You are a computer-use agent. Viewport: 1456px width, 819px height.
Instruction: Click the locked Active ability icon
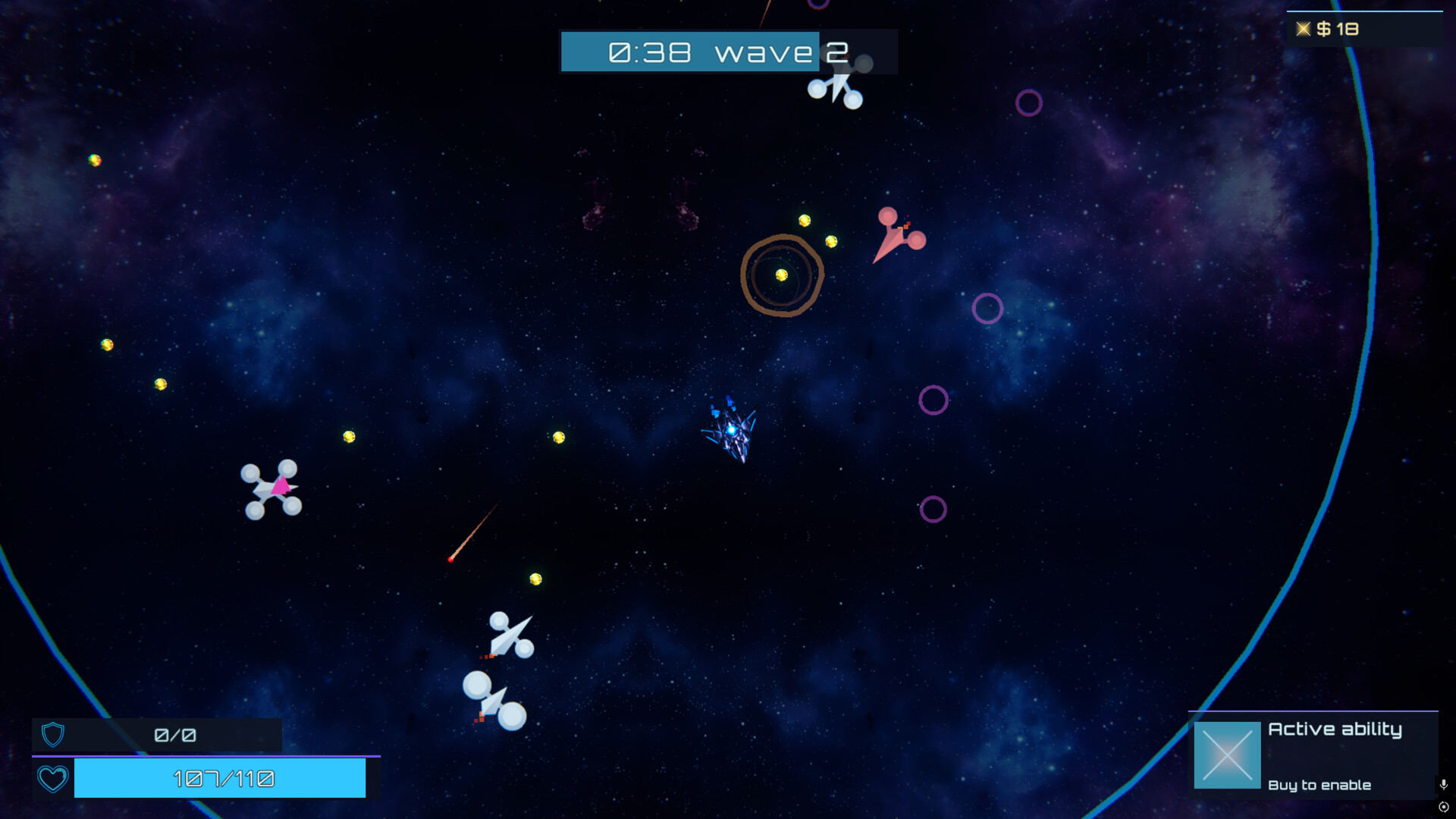[x=1226, y=755]
